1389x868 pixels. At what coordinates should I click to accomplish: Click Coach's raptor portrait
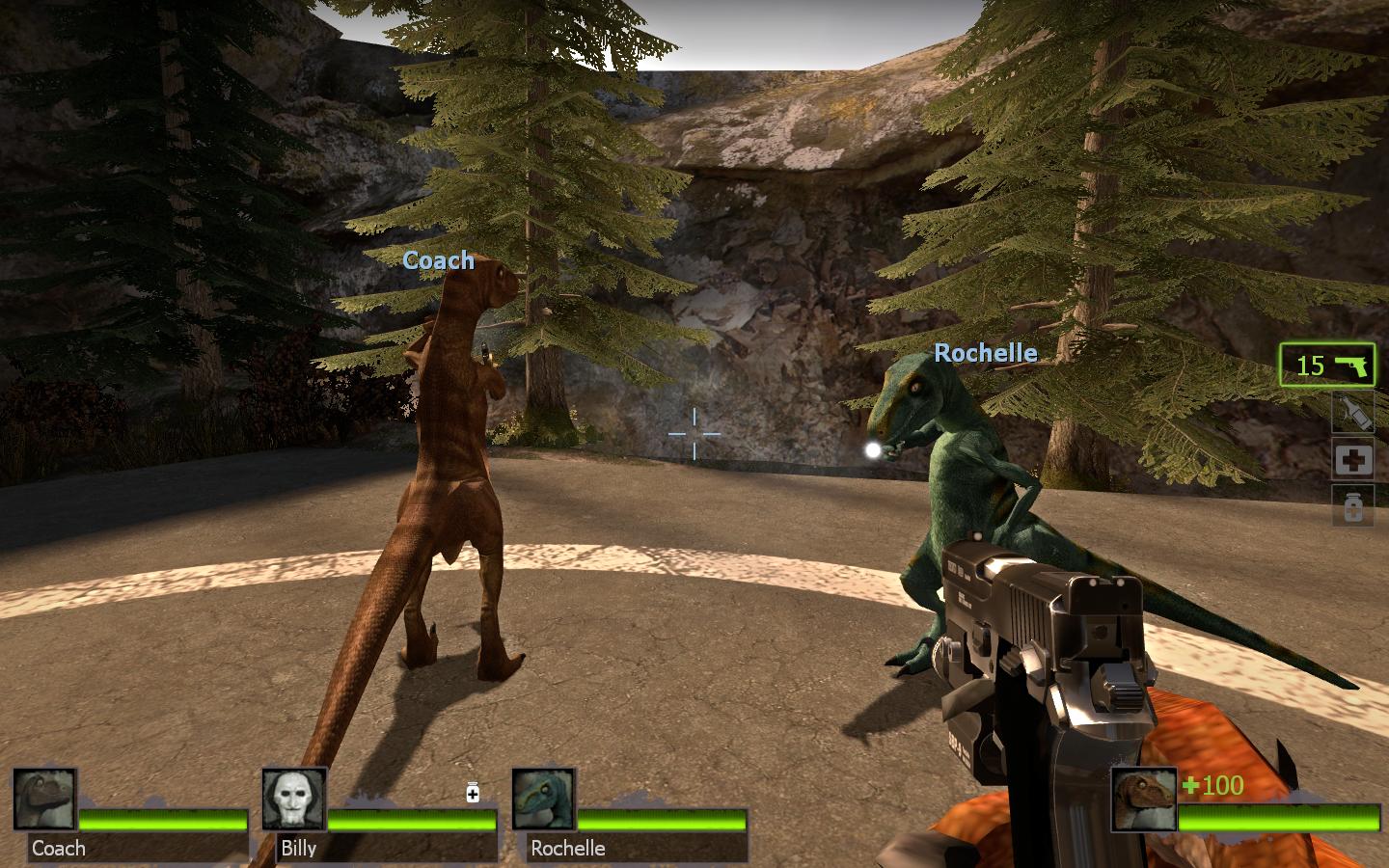tap(44, 800)
